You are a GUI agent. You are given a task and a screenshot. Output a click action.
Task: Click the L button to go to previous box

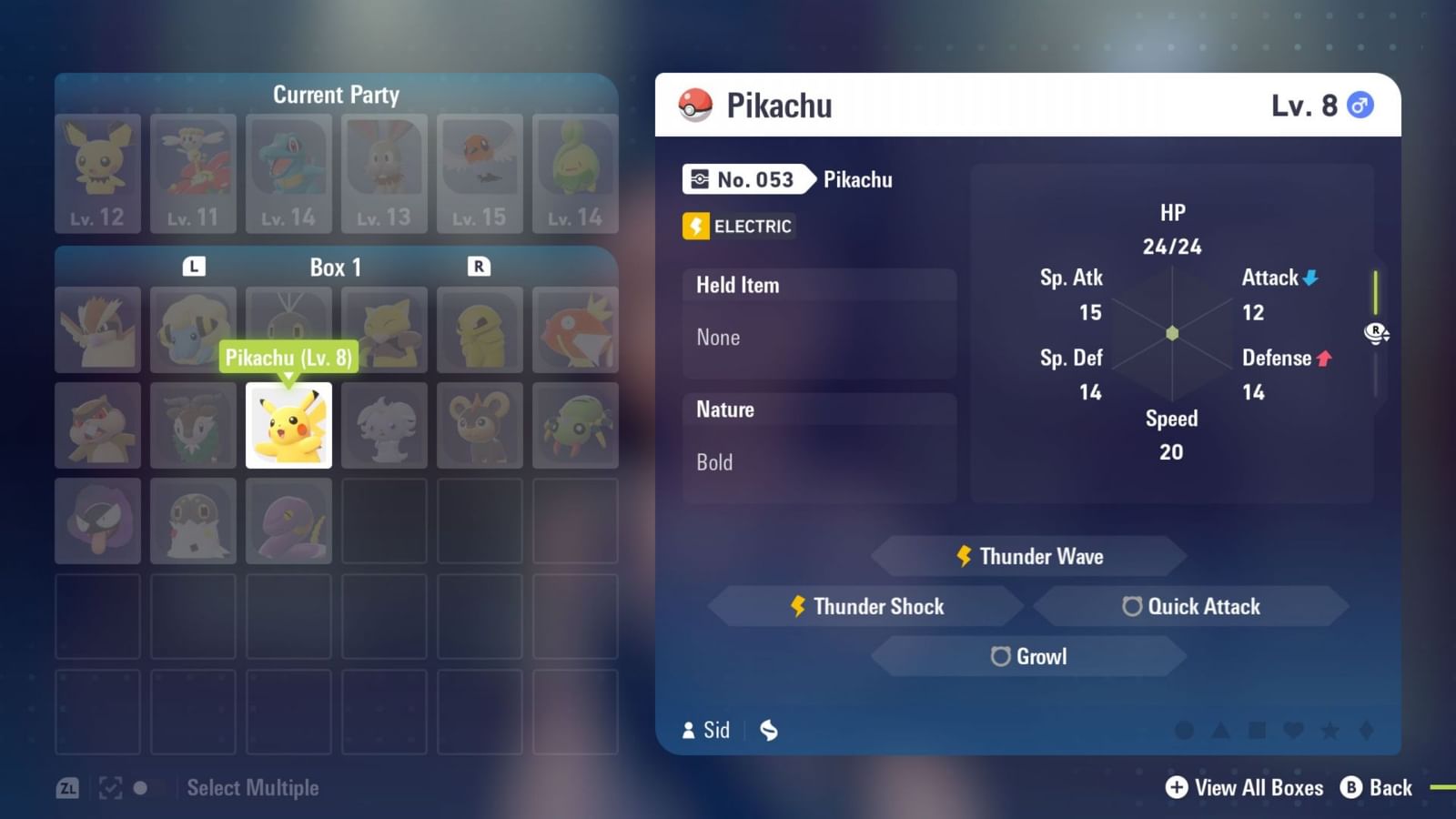tap(194, 267)
